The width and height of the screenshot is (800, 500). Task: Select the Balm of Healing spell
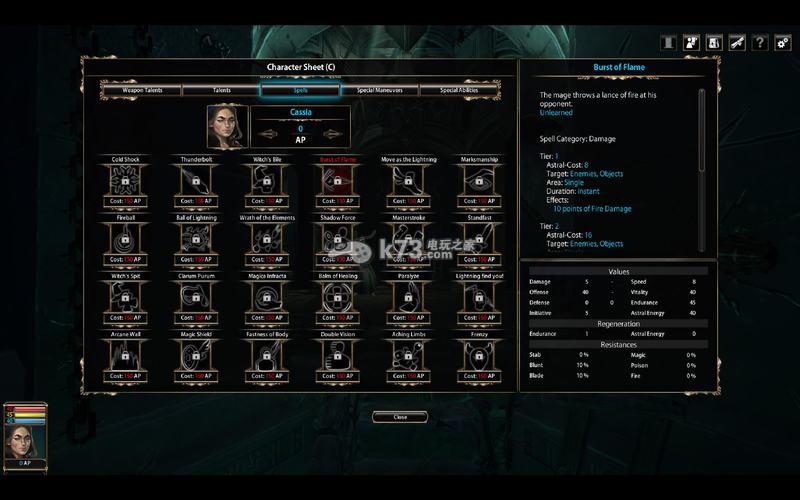[338, 296]
